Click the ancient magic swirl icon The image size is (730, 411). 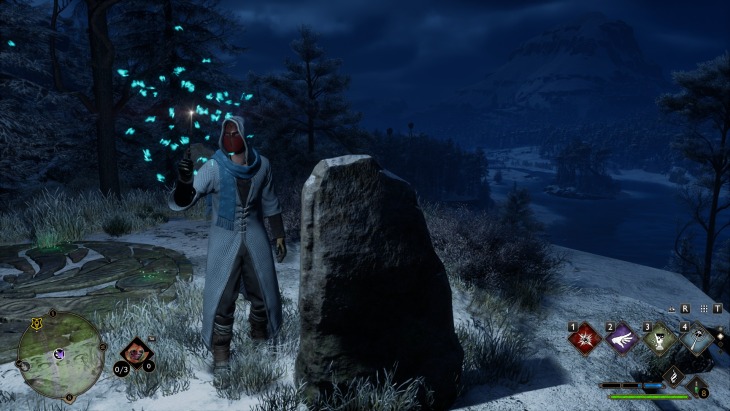(675, 378)
